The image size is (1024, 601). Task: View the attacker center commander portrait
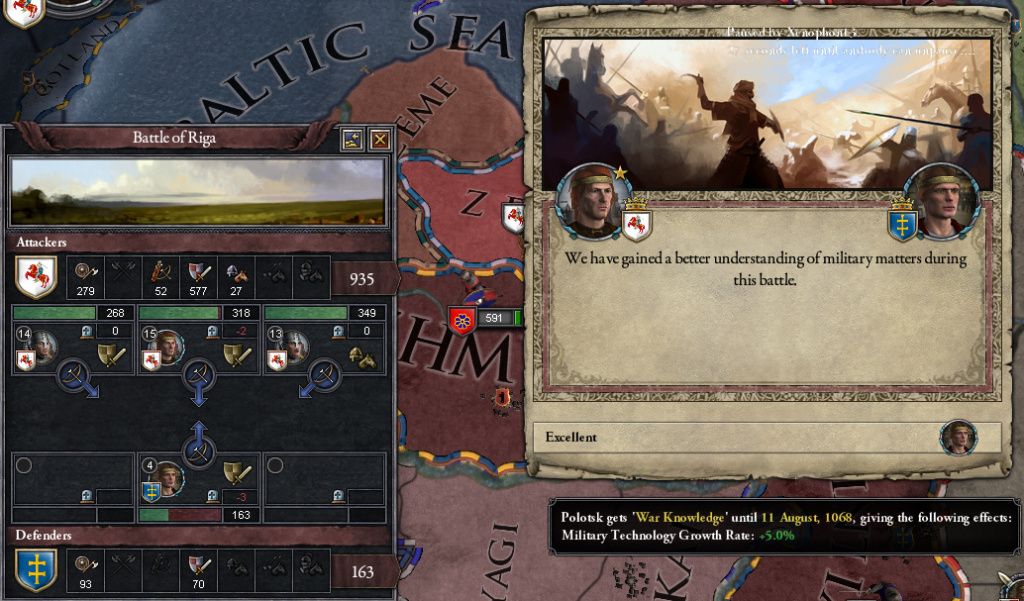(169, 346)
